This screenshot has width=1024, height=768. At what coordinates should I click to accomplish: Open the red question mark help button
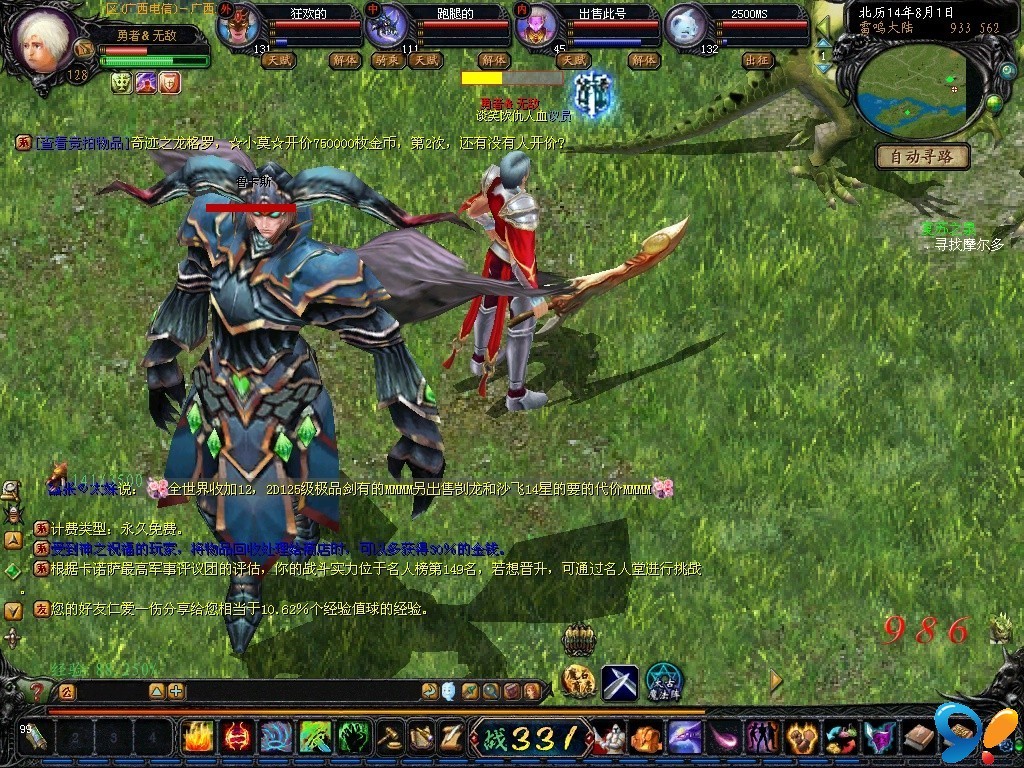tap(37, 691)
